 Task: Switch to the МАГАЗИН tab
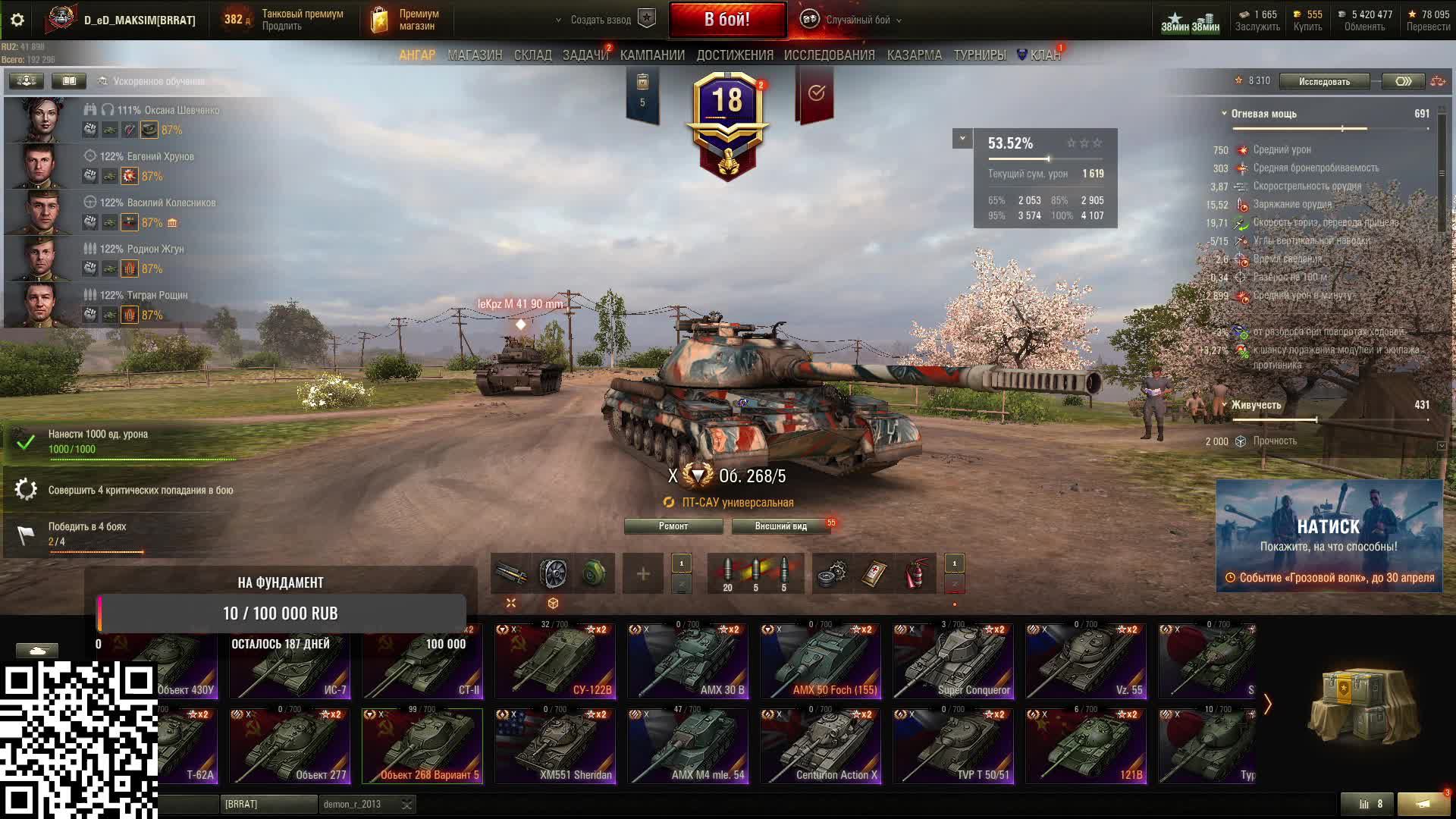(x=475, y=55)
